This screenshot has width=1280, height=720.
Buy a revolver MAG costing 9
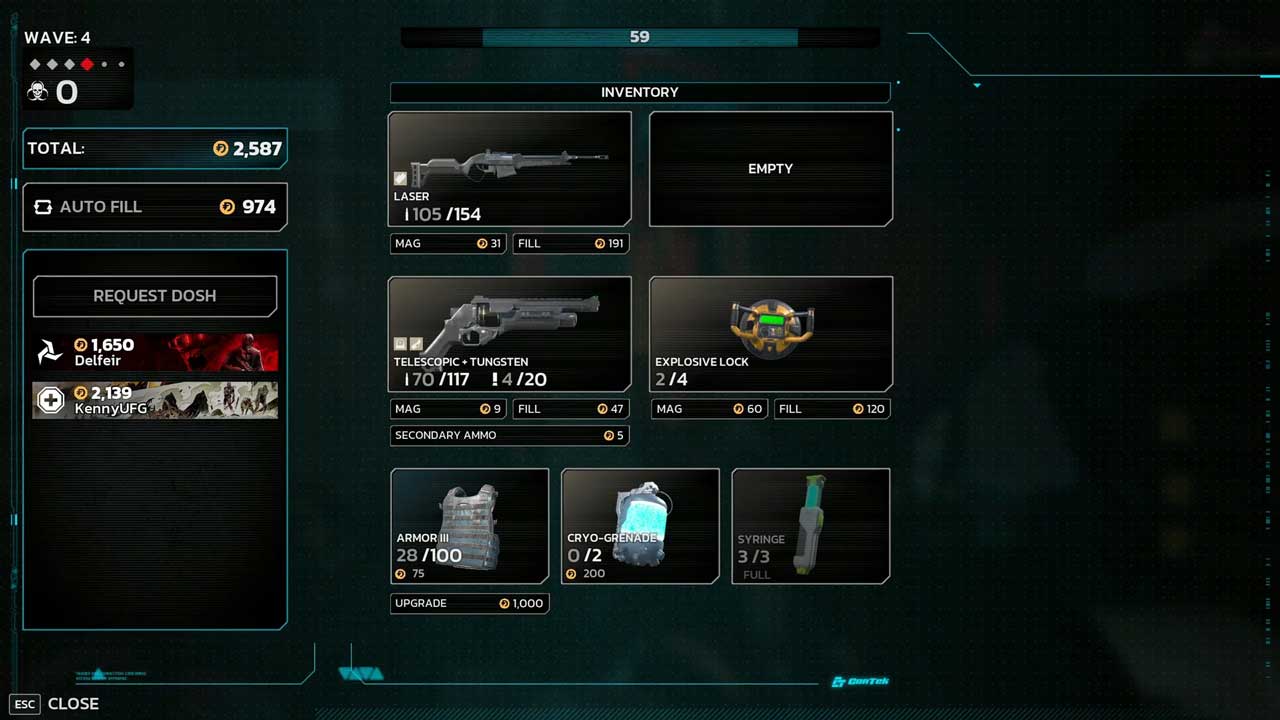click(448, 409)
